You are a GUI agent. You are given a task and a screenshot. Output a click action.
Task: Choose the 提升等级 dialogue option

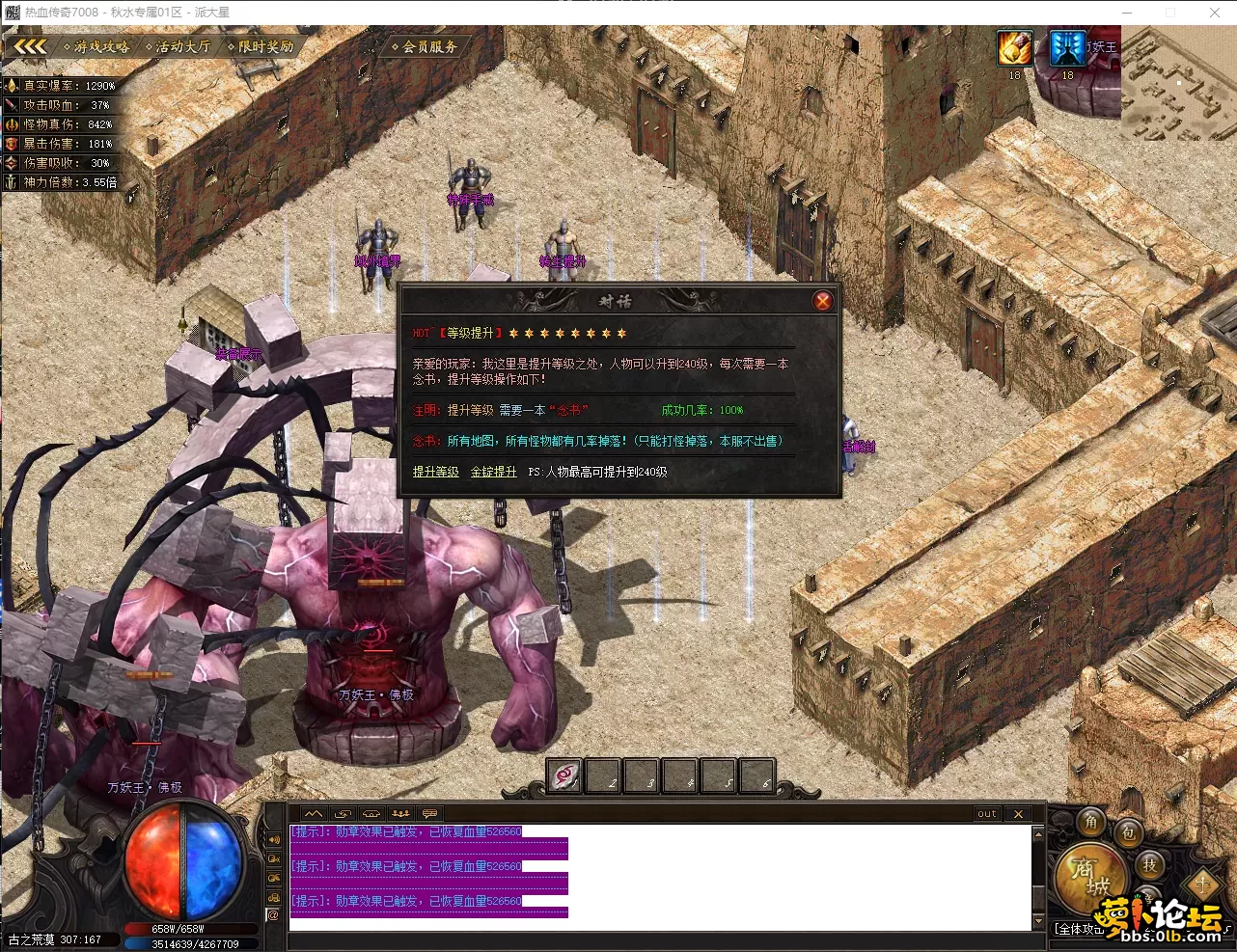[435, 472]
